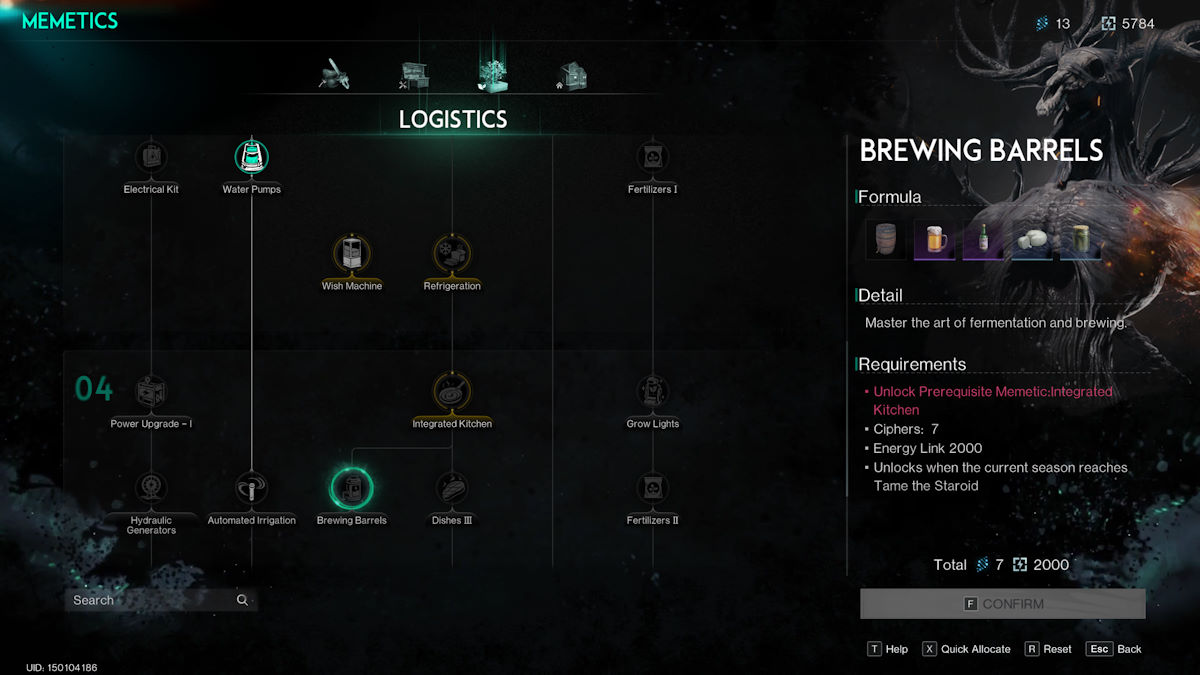
Task: Open the house building category tab
Action: point(572,75)
